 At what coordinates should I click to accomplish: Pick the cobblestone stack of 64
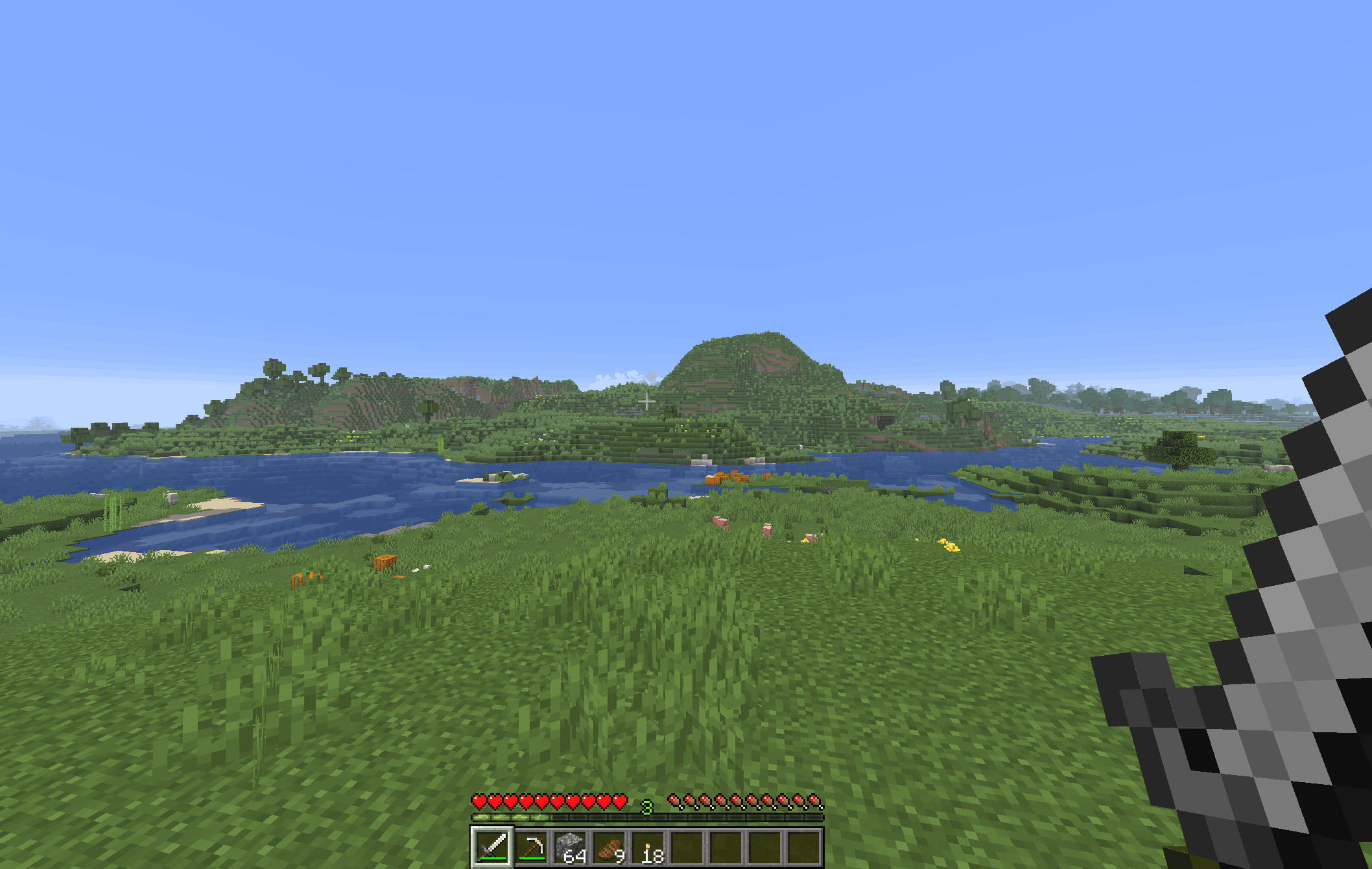(571, 847)
